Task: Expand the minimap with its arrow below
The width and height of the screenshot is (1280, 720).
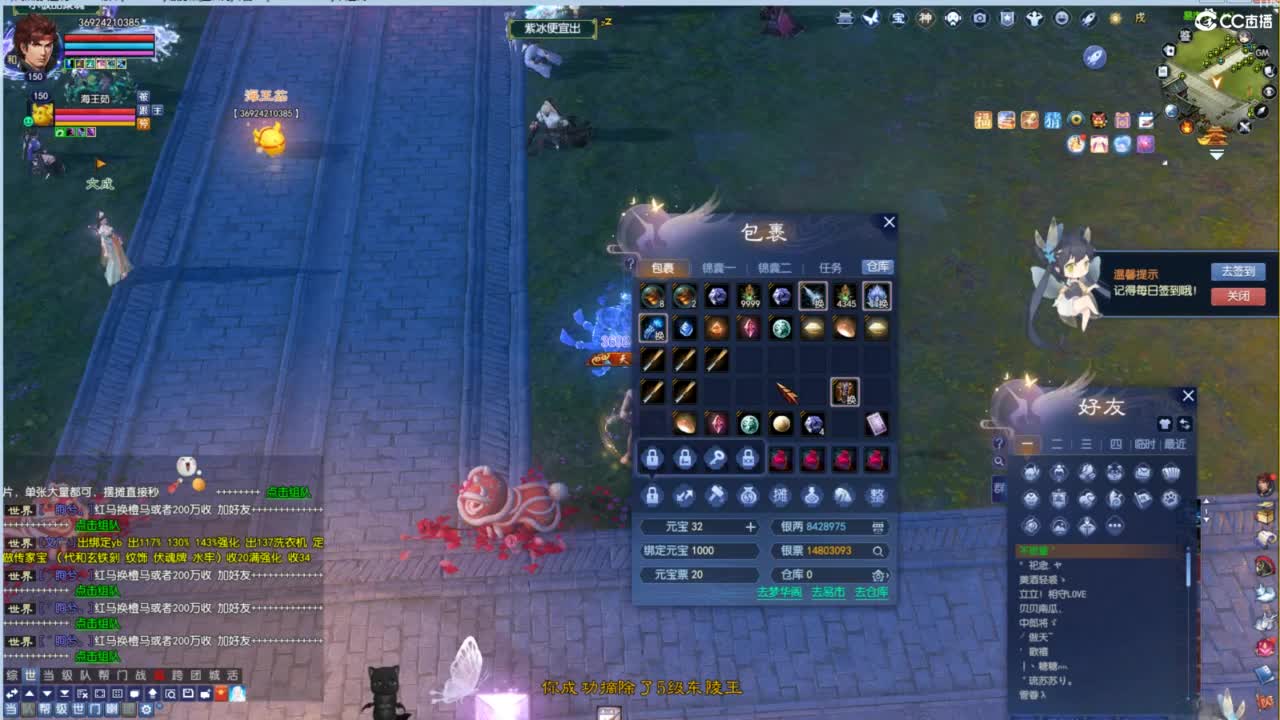Action: coord(1218,155)
